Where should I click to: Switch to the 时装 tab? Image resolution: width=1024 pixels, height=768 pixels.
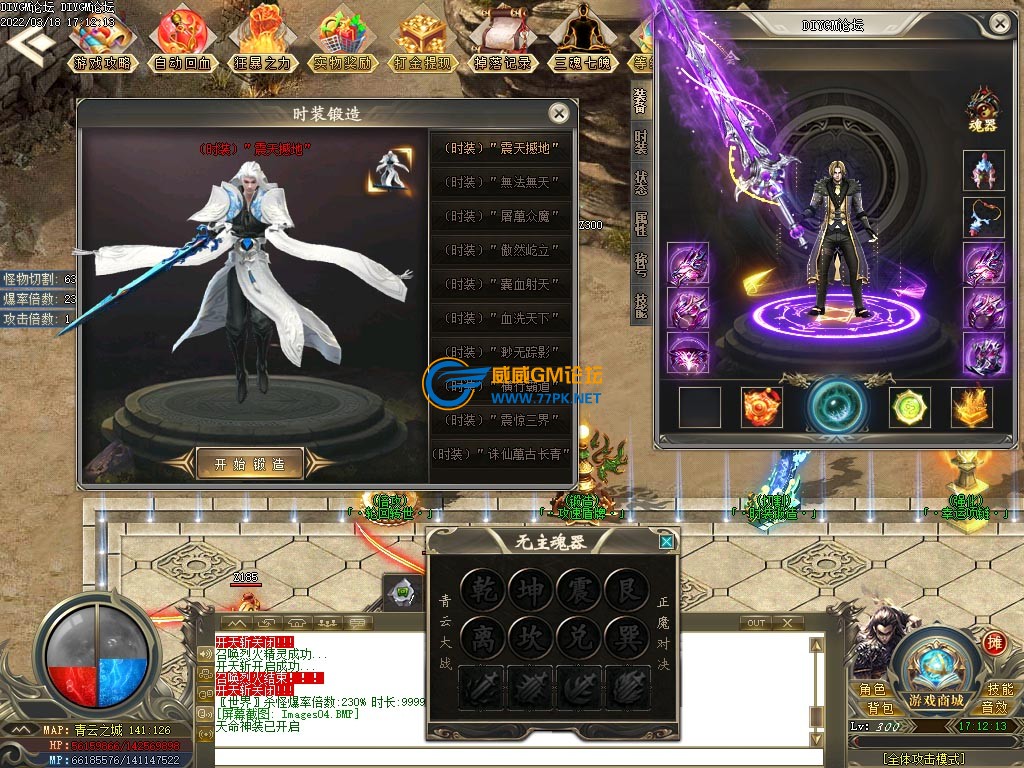pos(640,142)
